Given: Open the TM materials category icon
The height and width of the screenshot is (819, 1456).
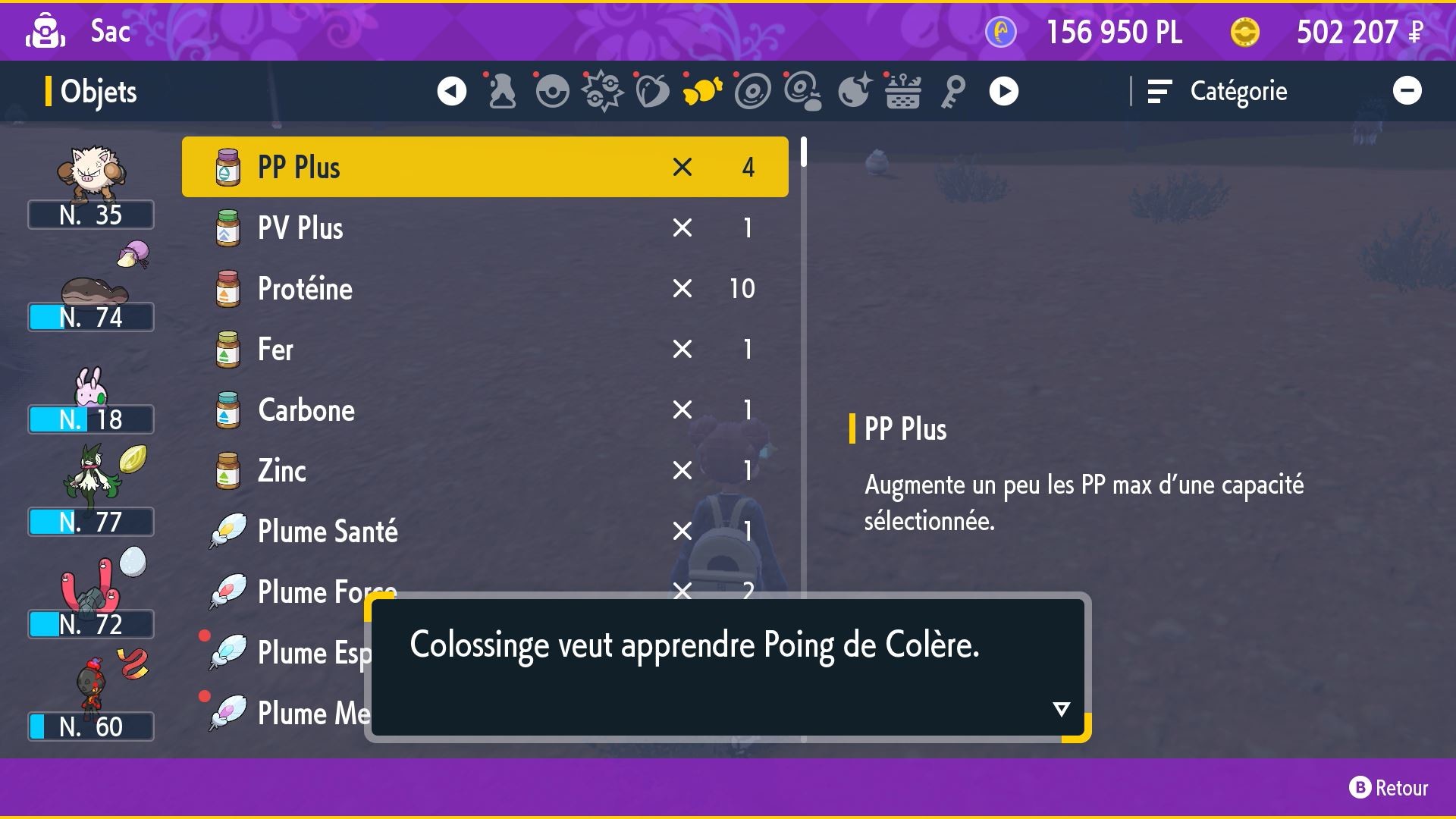Looking at the screenshot, I should pos(804,90).
